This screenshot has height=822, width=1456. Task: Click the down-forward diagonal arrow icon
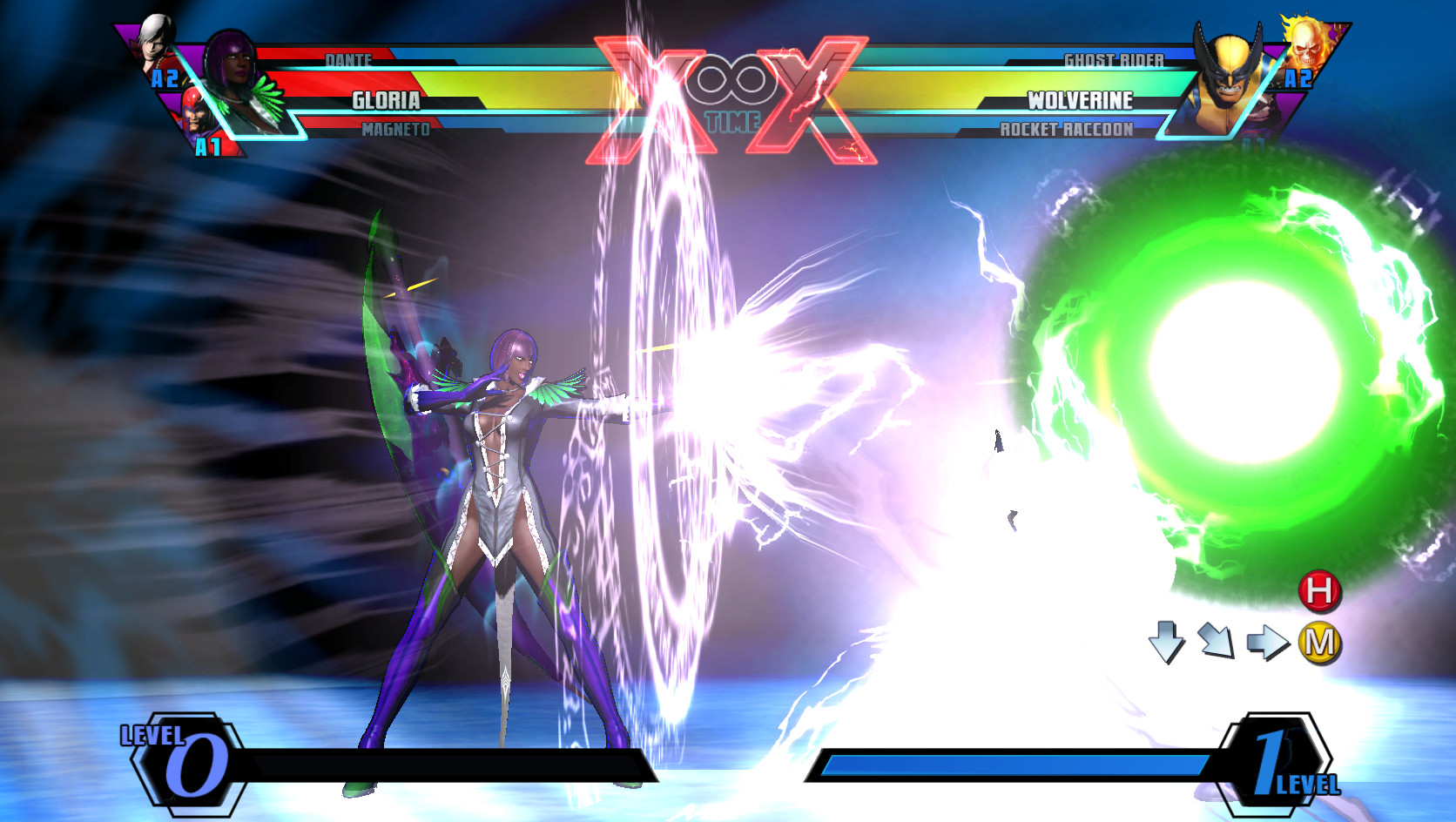(x=1216, y=641)
